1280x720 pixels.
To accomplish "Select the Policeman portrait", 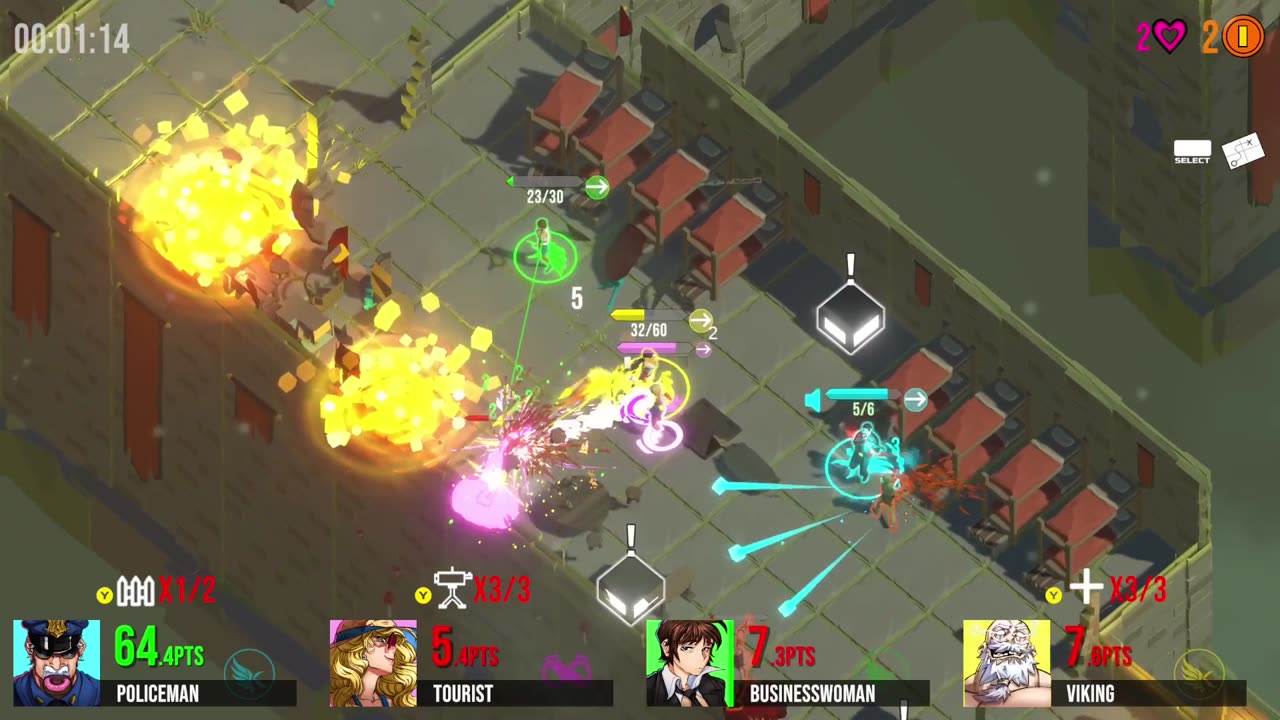I will [56, 663].
